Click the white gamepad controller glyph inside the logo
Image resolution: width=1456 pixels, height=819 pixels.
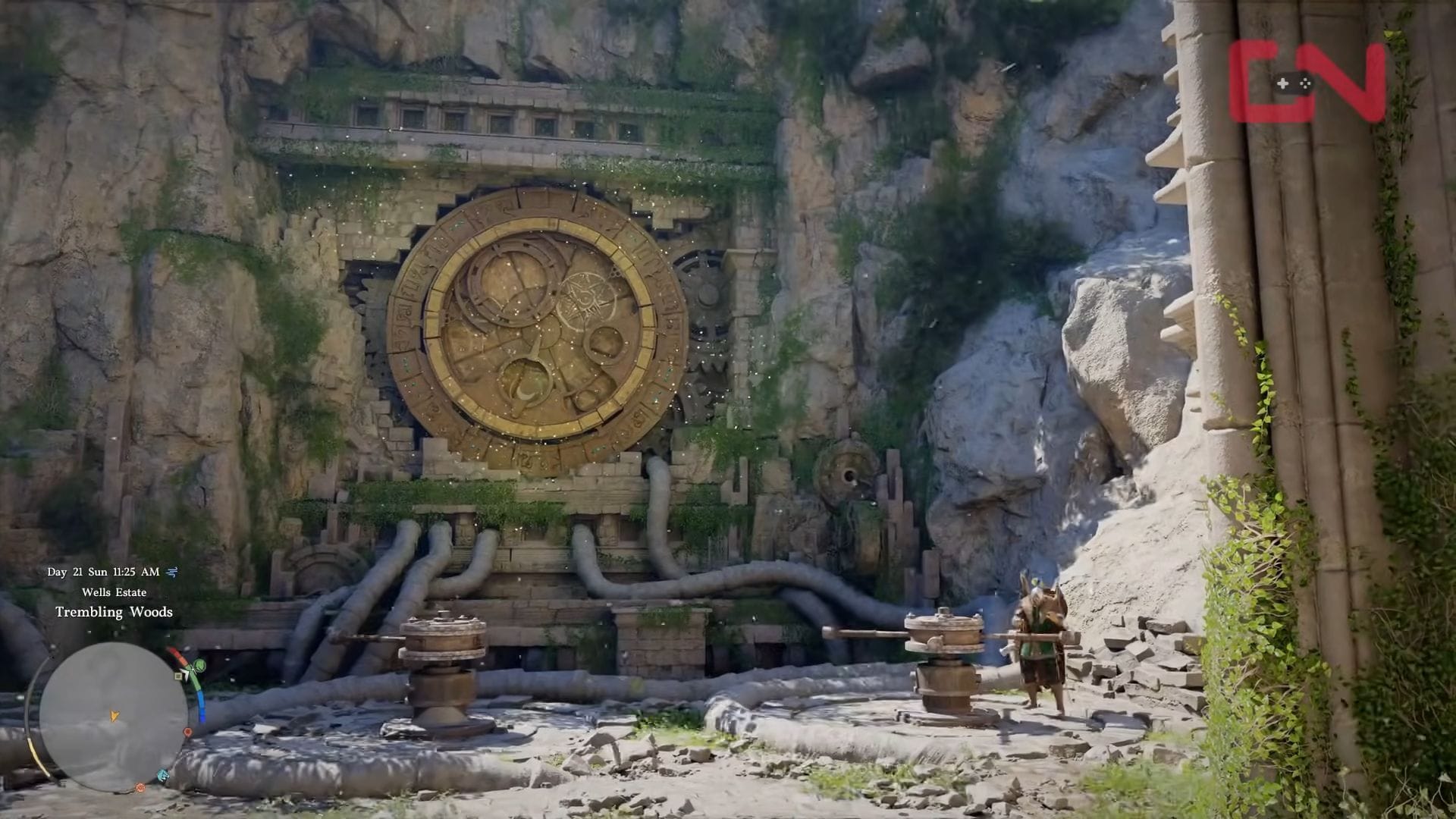point(1294,83)
